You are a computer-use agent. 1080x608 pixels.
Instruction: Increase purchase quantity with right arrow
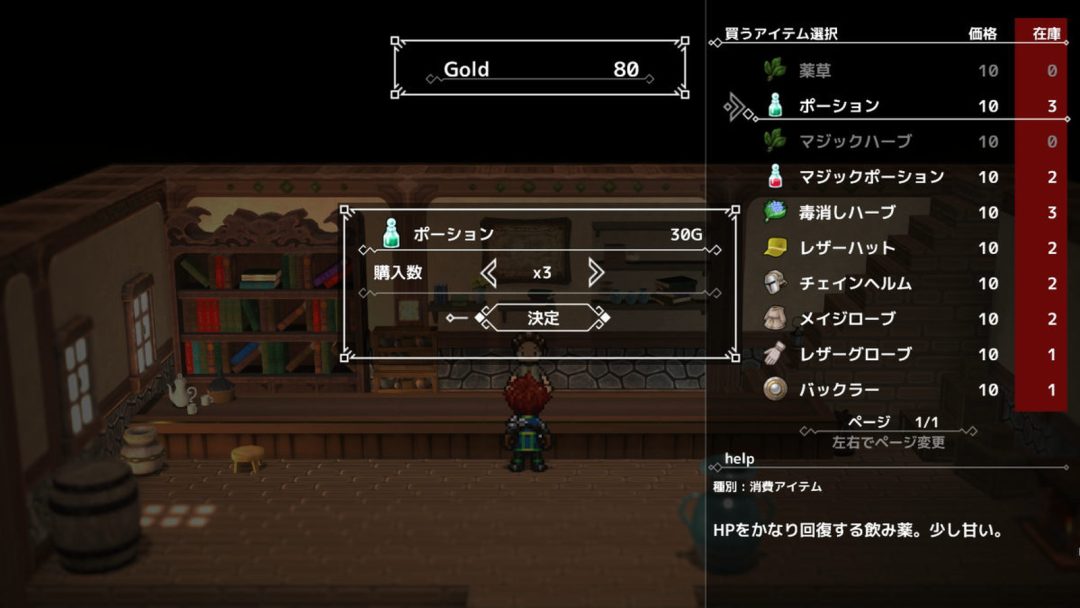point(596,272)
